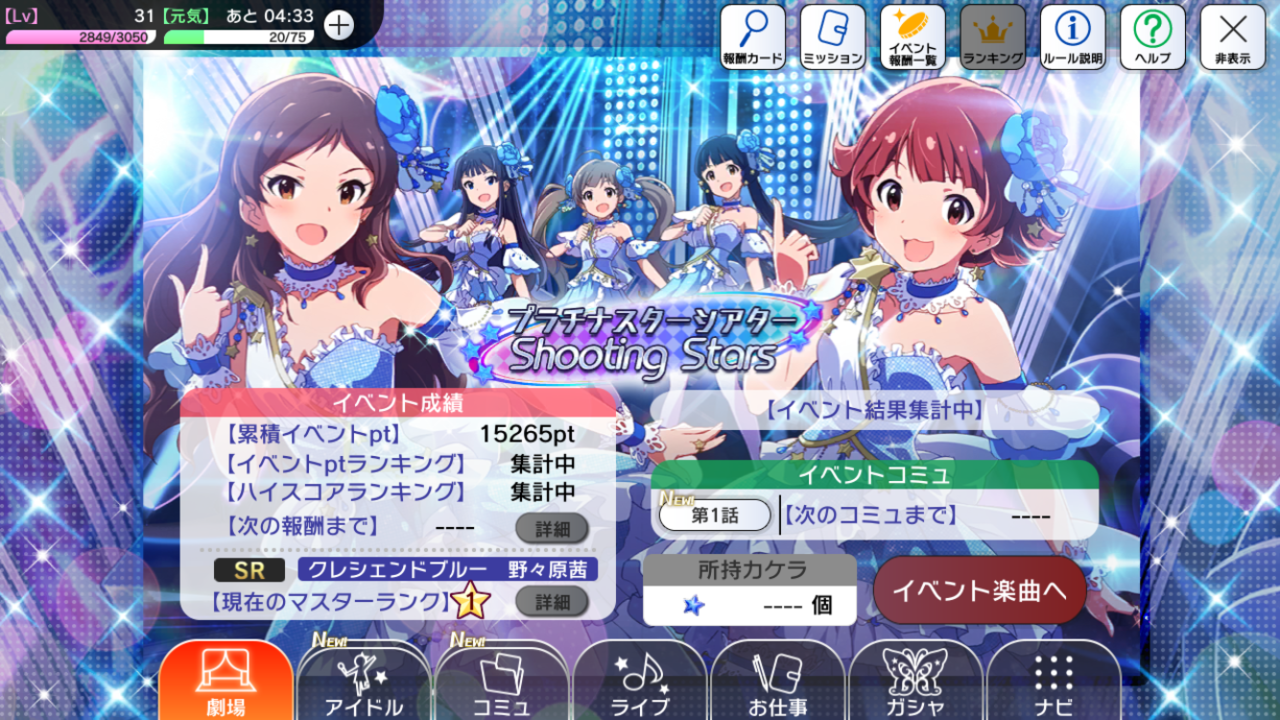Open the ナビ navigation menu

pos(1054,682)
